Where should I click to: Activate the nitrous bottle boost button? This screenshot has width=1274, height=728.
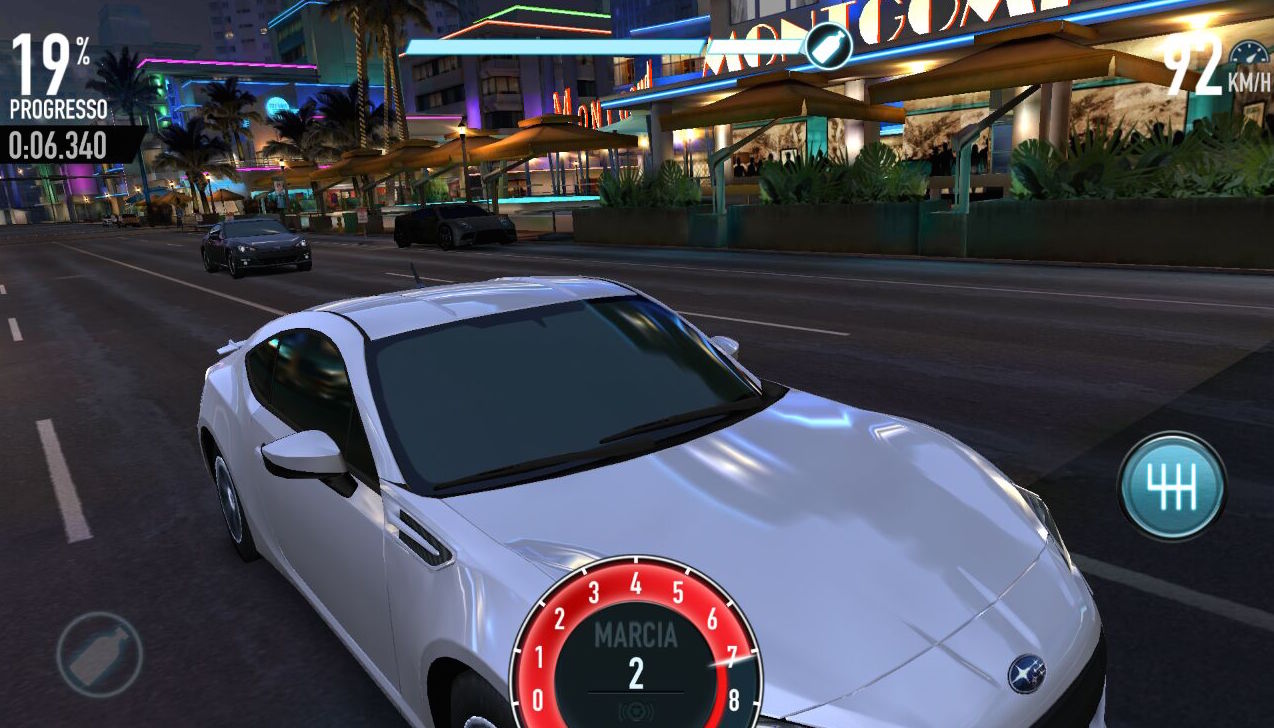(x=99, y=655)
